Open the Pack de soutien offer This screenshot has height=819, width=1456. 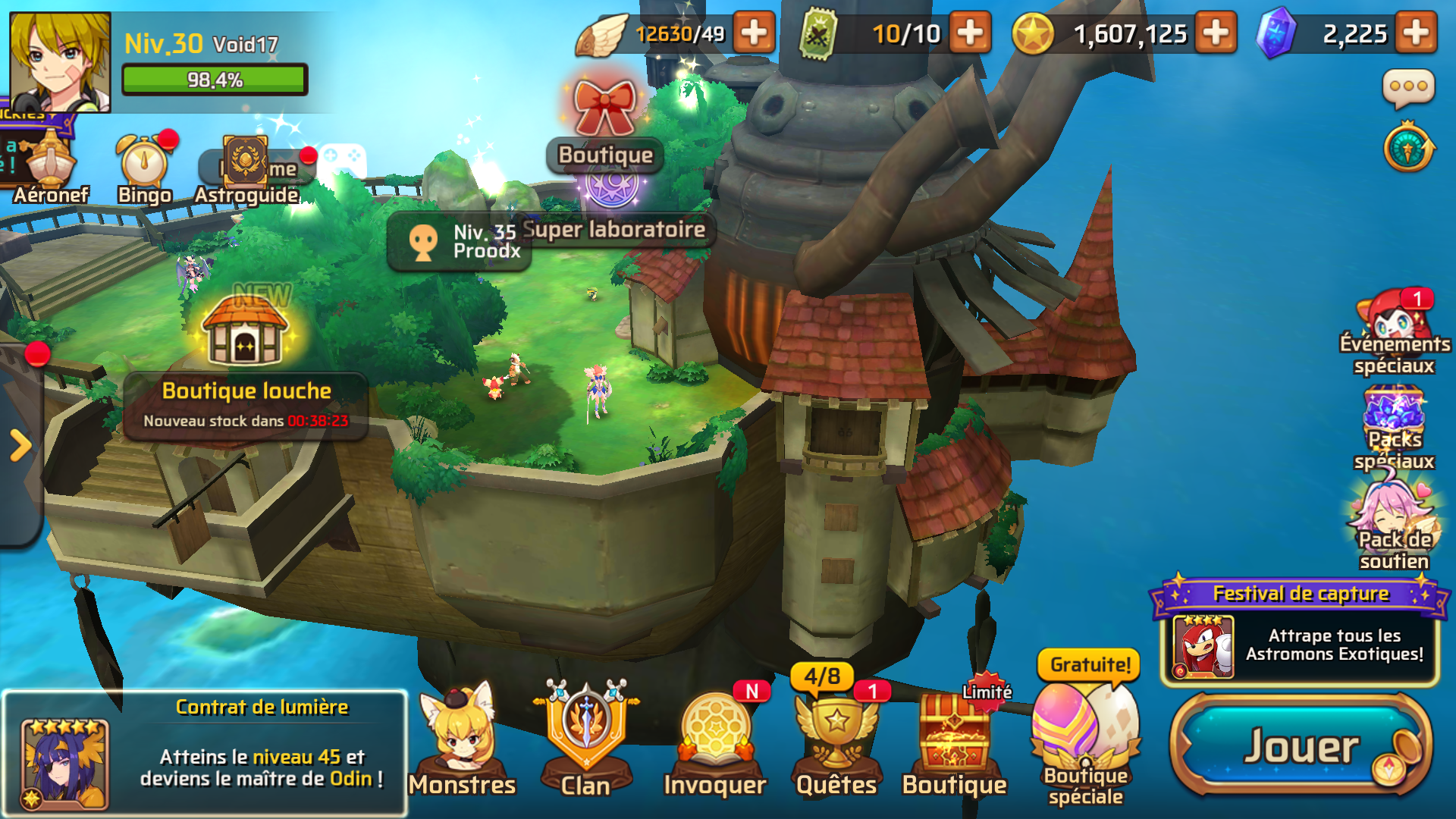(x=1395, y=527)
